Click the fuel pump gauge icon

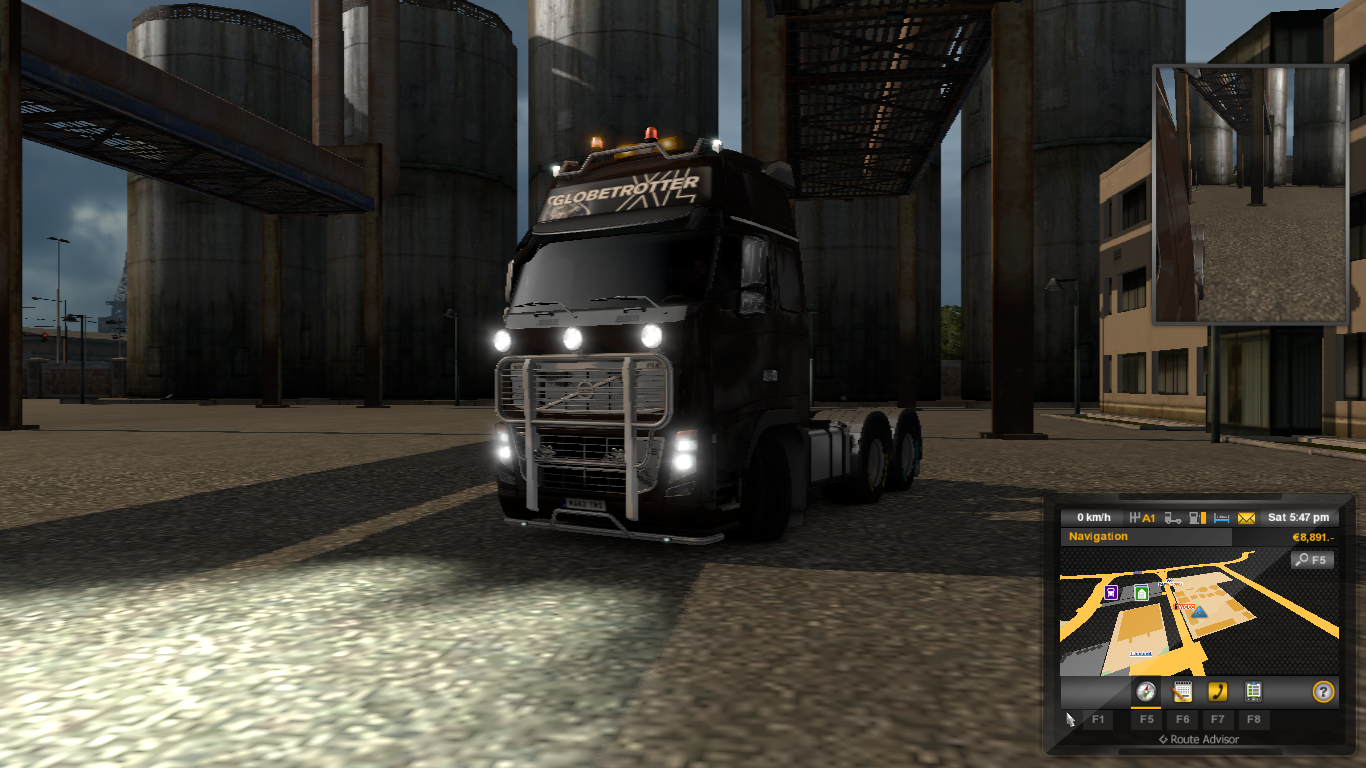click(1196, 518)
